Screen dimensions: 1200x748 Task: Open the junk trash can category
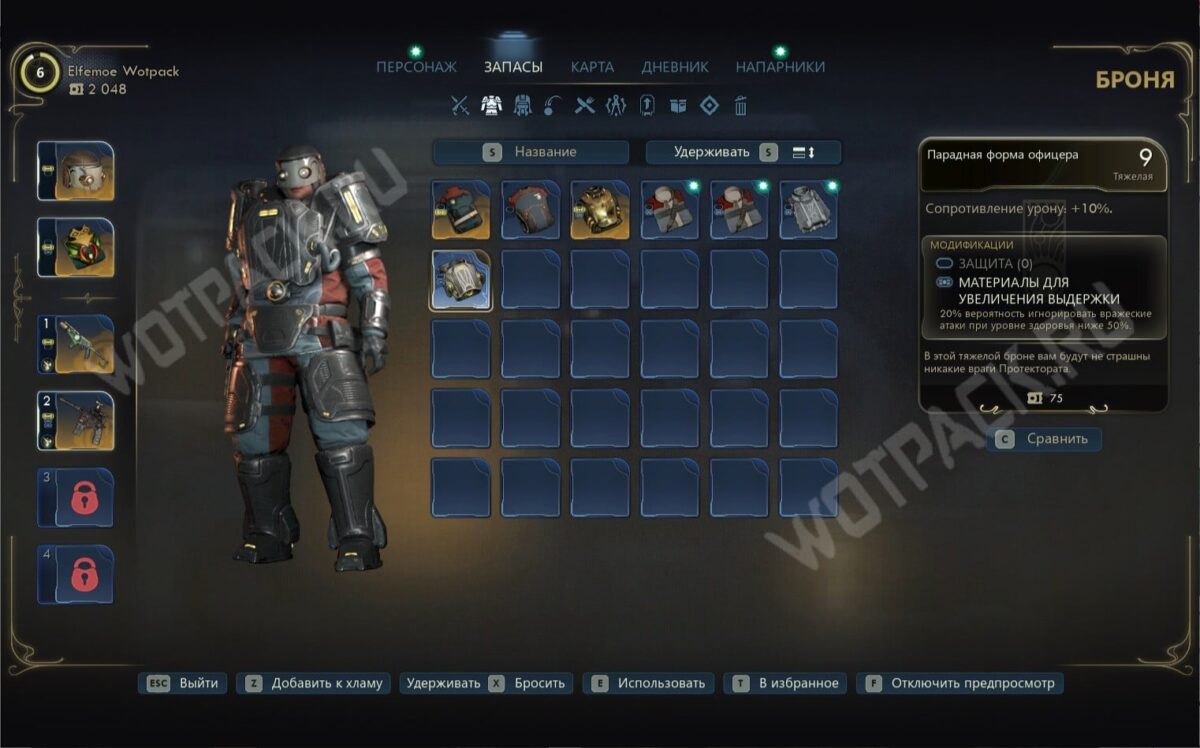coord(741,105)
